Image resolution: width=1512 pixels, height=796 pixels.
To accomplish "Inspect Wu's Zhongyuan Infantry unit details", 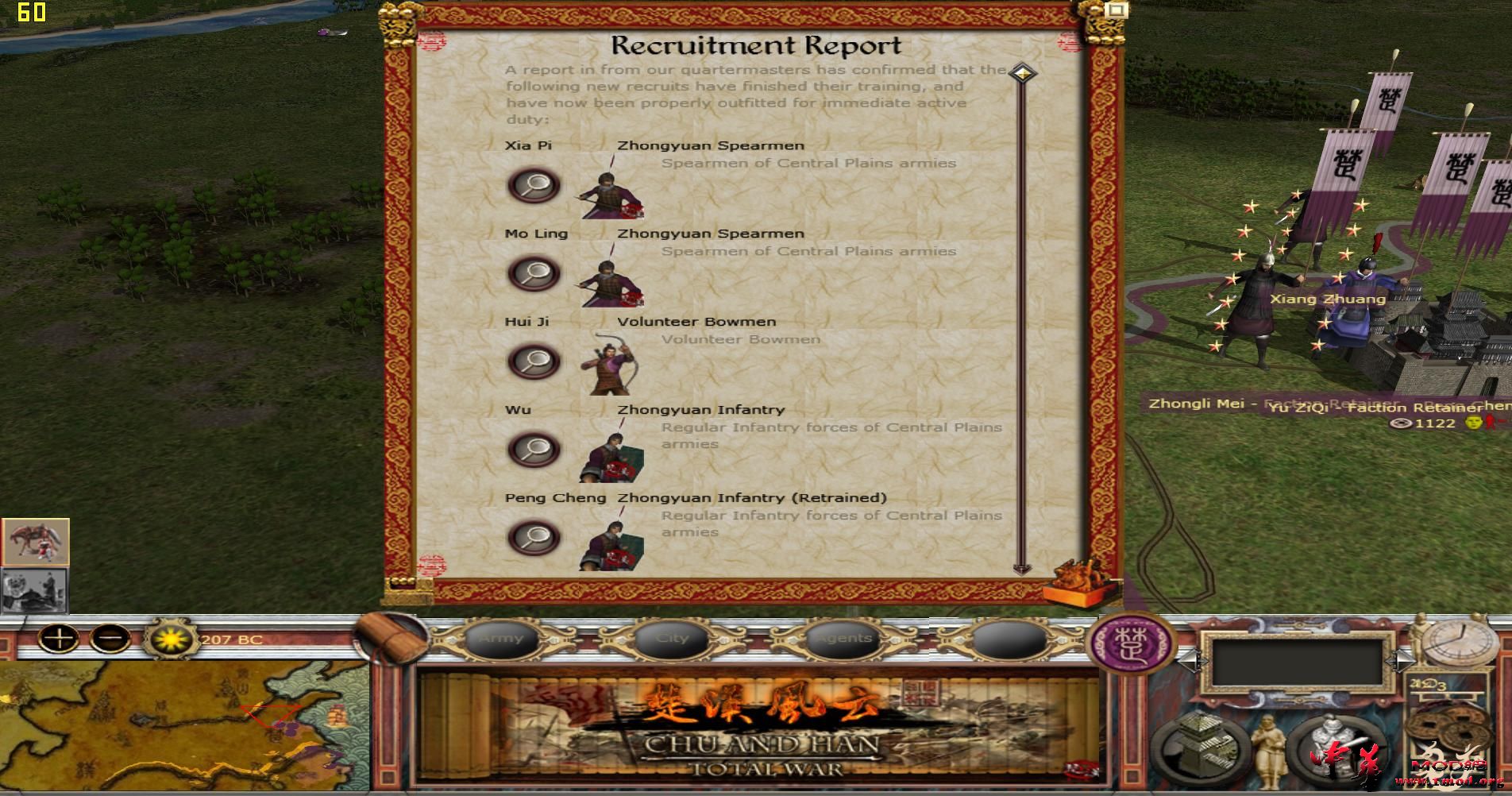I will pos(534,448).
